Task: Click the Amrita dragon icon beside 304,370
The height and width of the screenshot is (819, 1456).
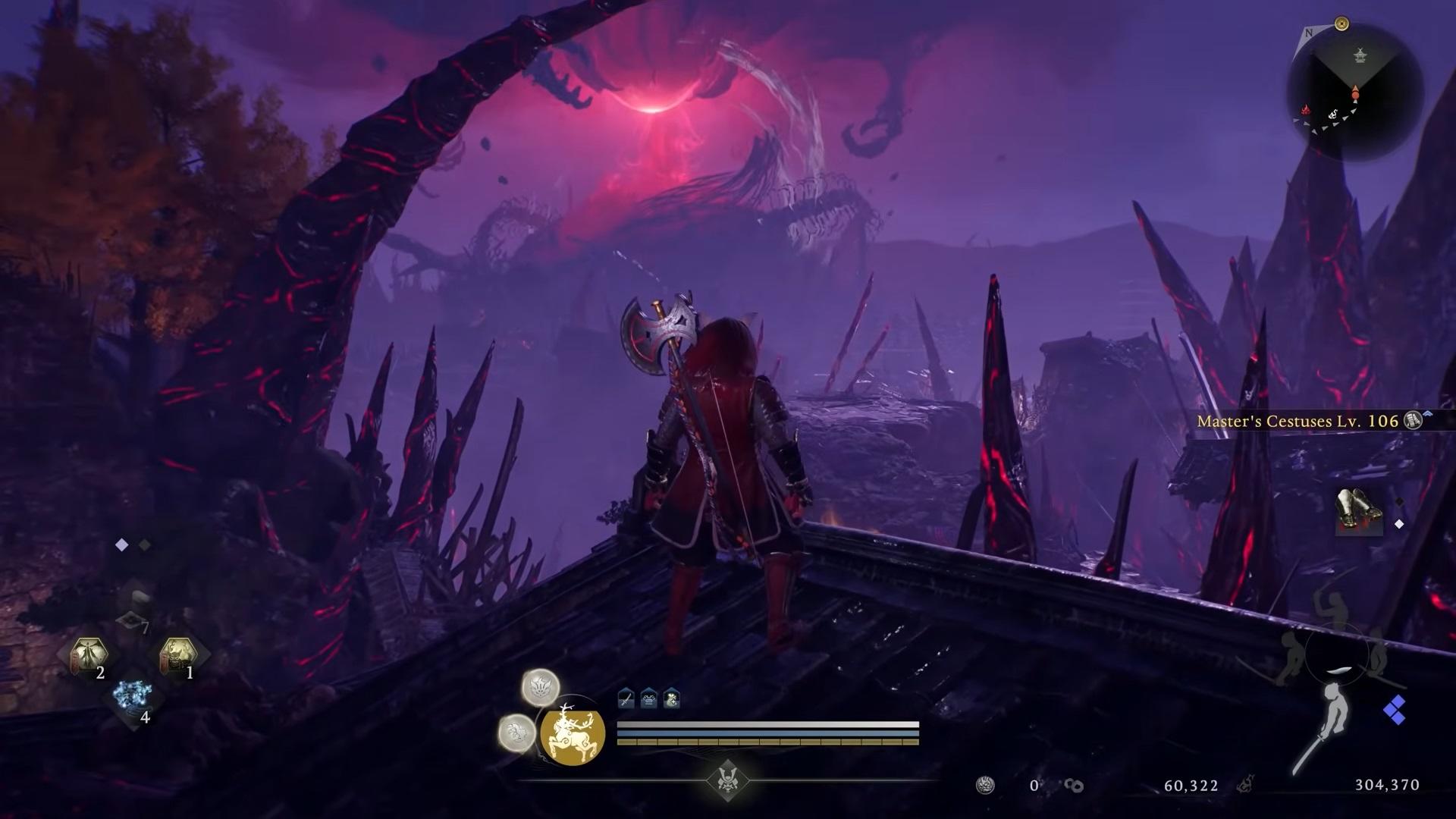Action: click(1246, 783)
